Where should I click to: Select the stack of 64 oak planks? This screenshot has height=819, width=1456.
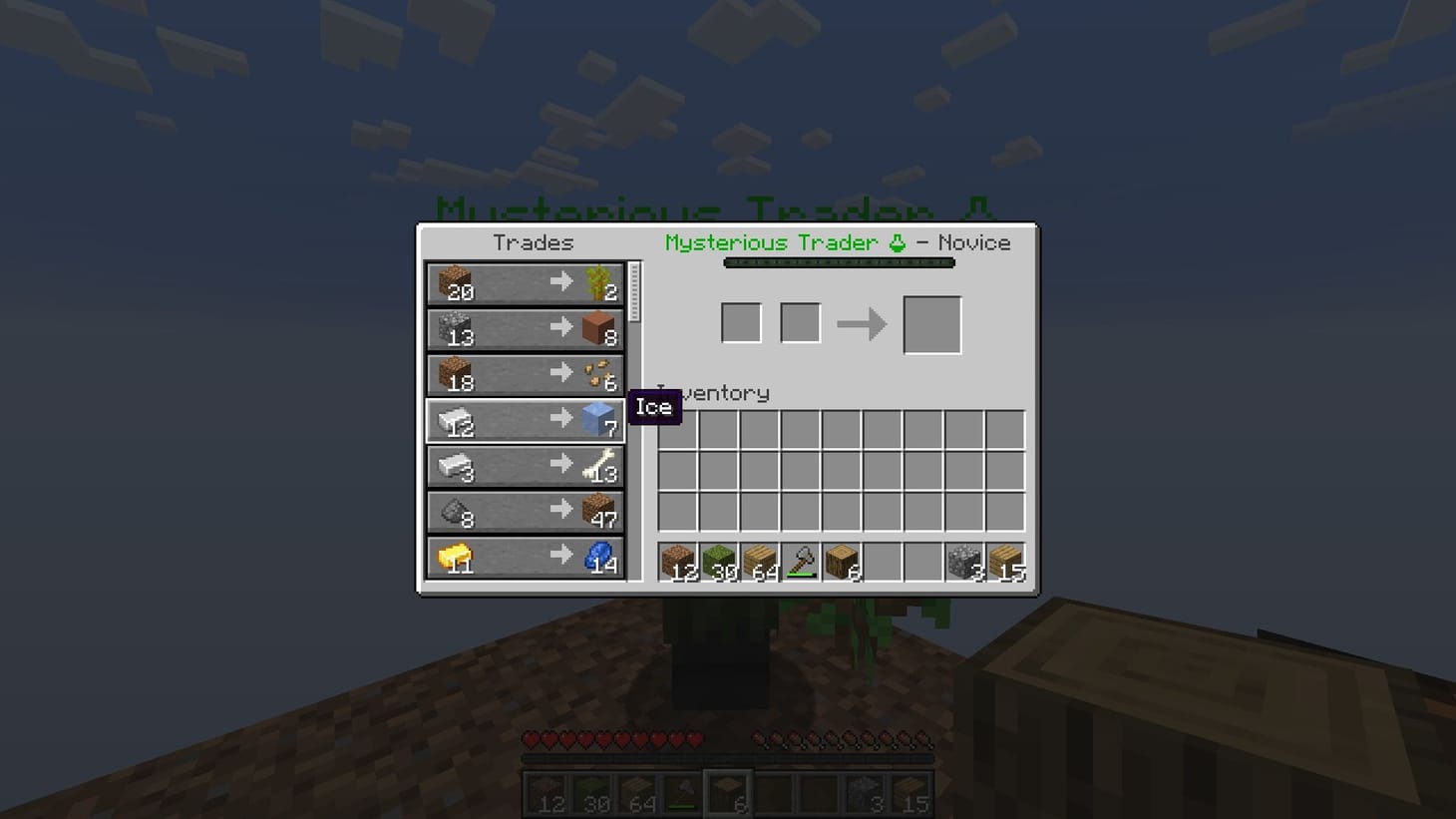click(760, 561)
